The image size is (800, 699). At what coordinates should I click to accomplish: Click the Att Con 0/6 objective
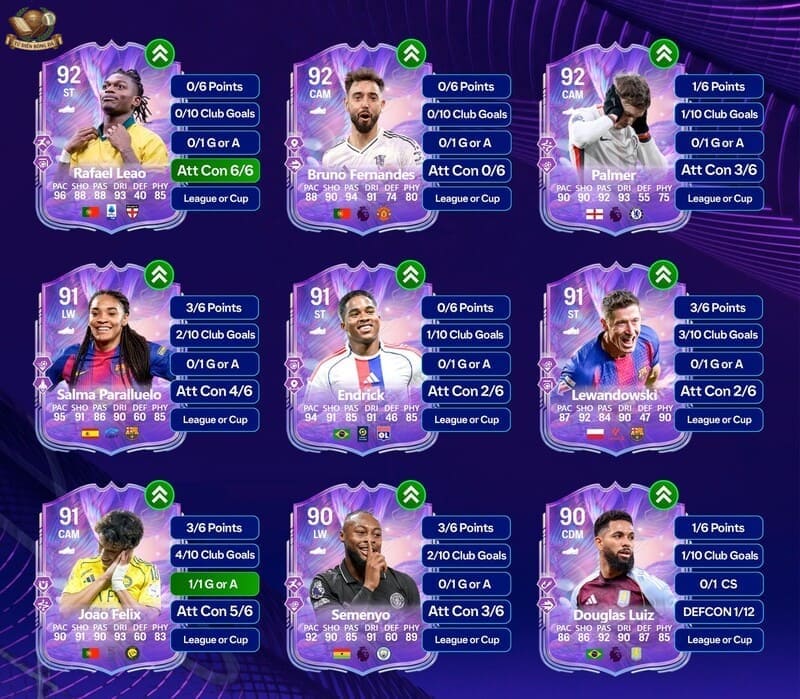466,170
